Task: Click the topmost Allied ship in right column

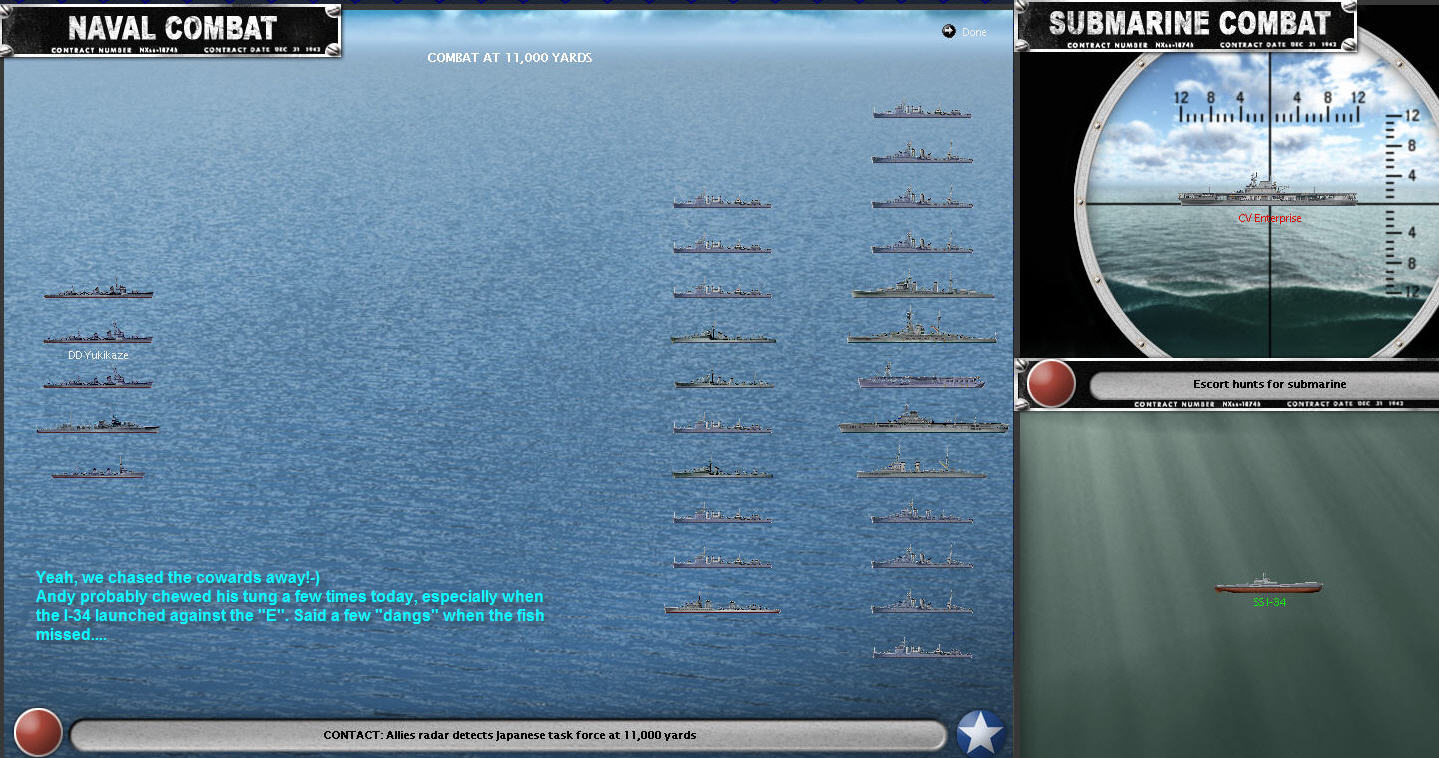Action: (x=921, y=110)
